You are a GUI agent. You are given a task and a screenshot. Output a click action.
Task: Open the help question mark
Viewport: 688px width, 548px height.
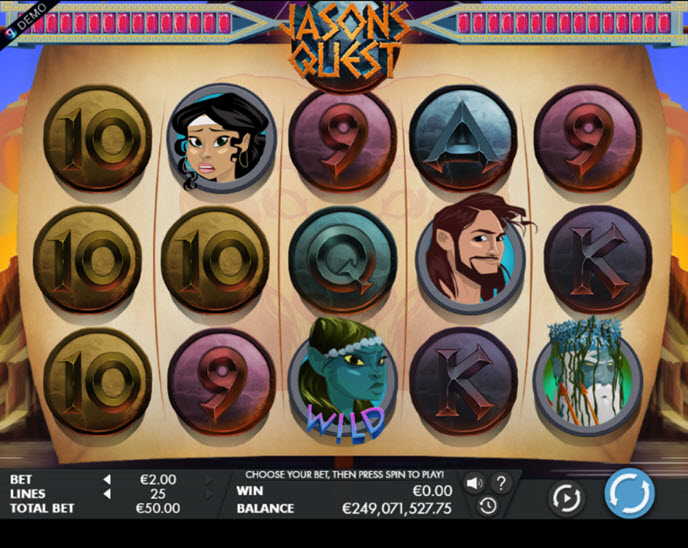[501, 483]
